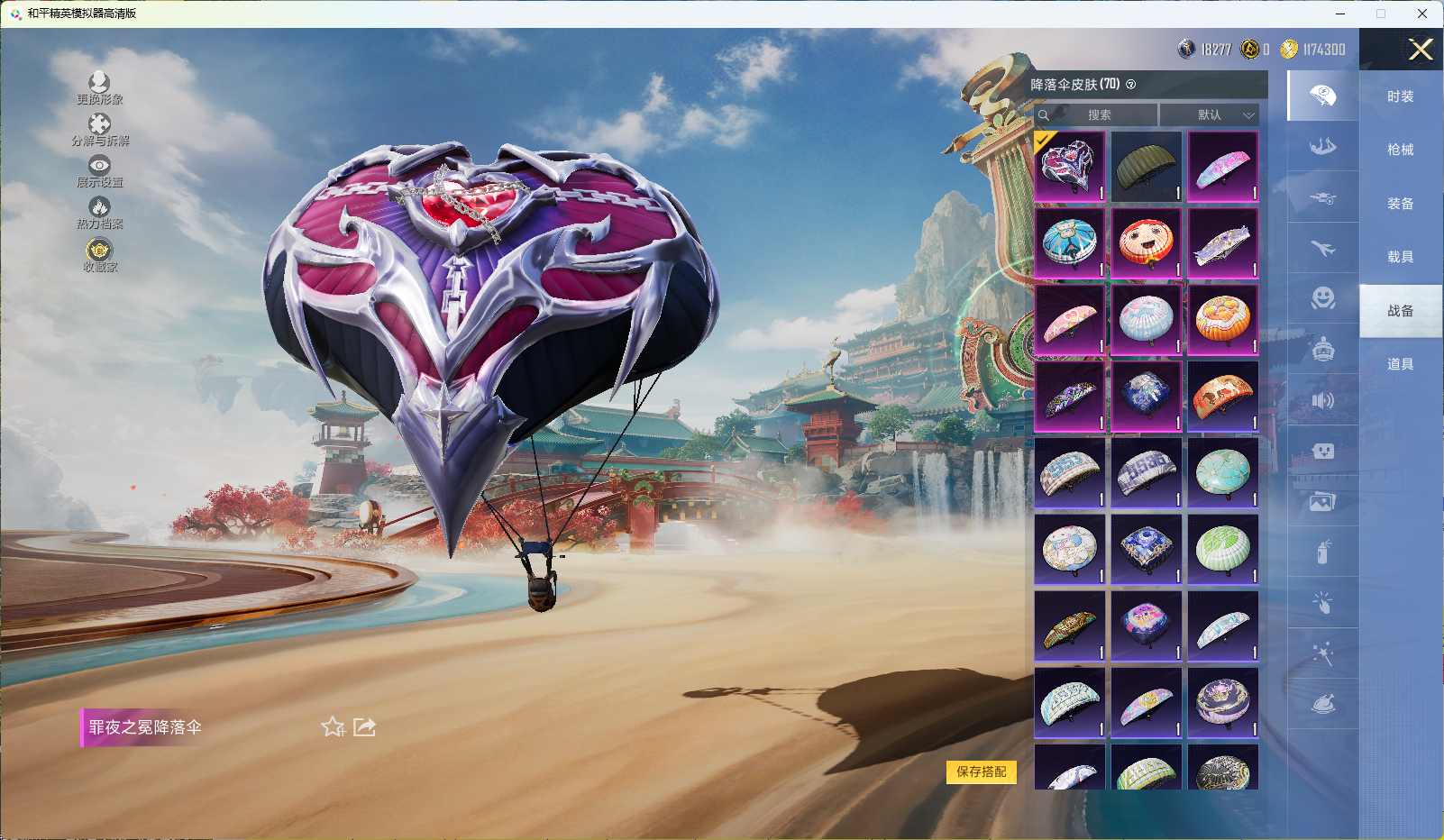Viewport: 1444px width, 840px height.
Task: Open the 默认 sort dropdown
Action: pyautogui.click(x=1209, y=114)
